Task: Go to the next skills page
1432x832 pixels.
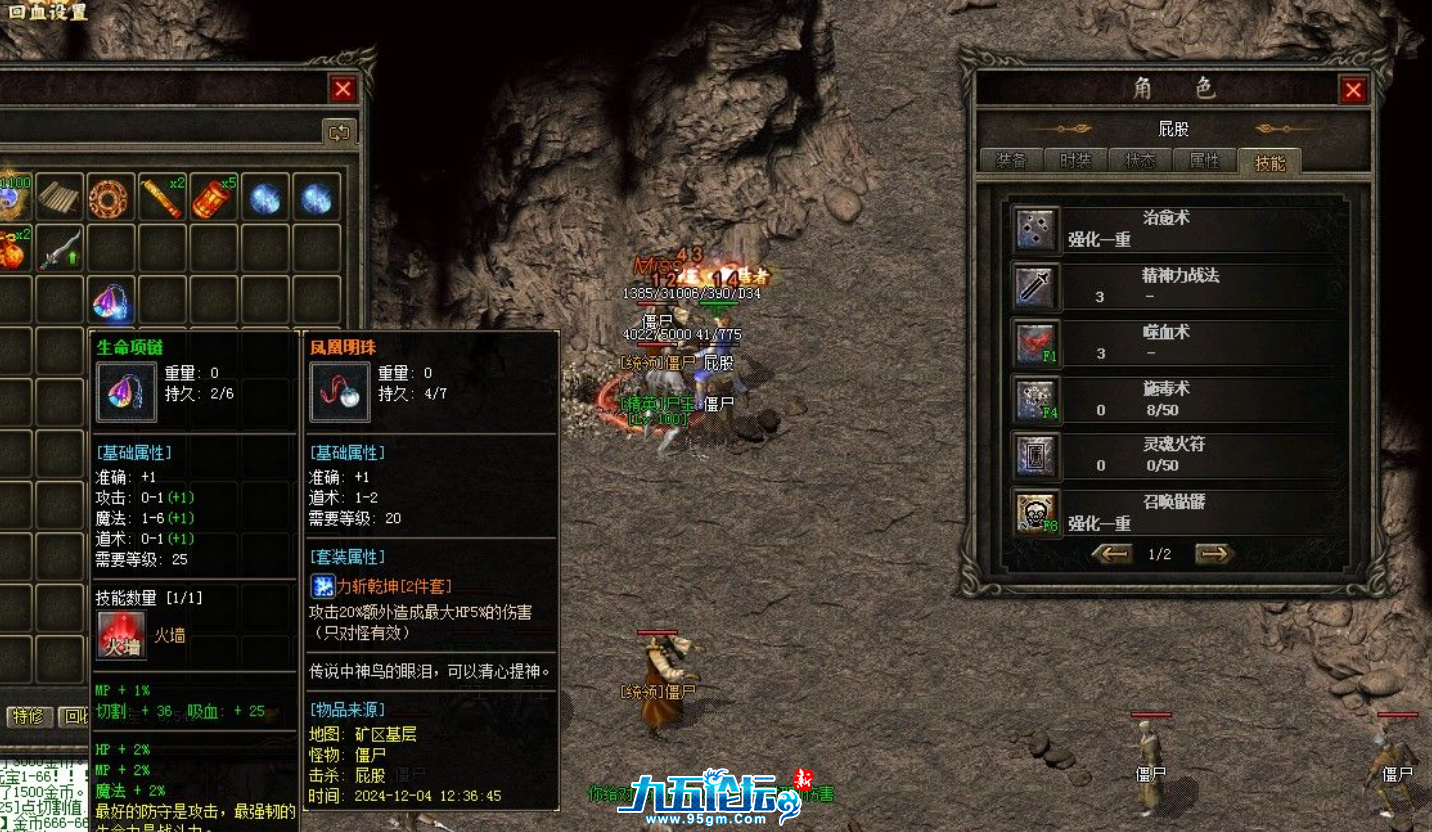Action: (1213, 554)
